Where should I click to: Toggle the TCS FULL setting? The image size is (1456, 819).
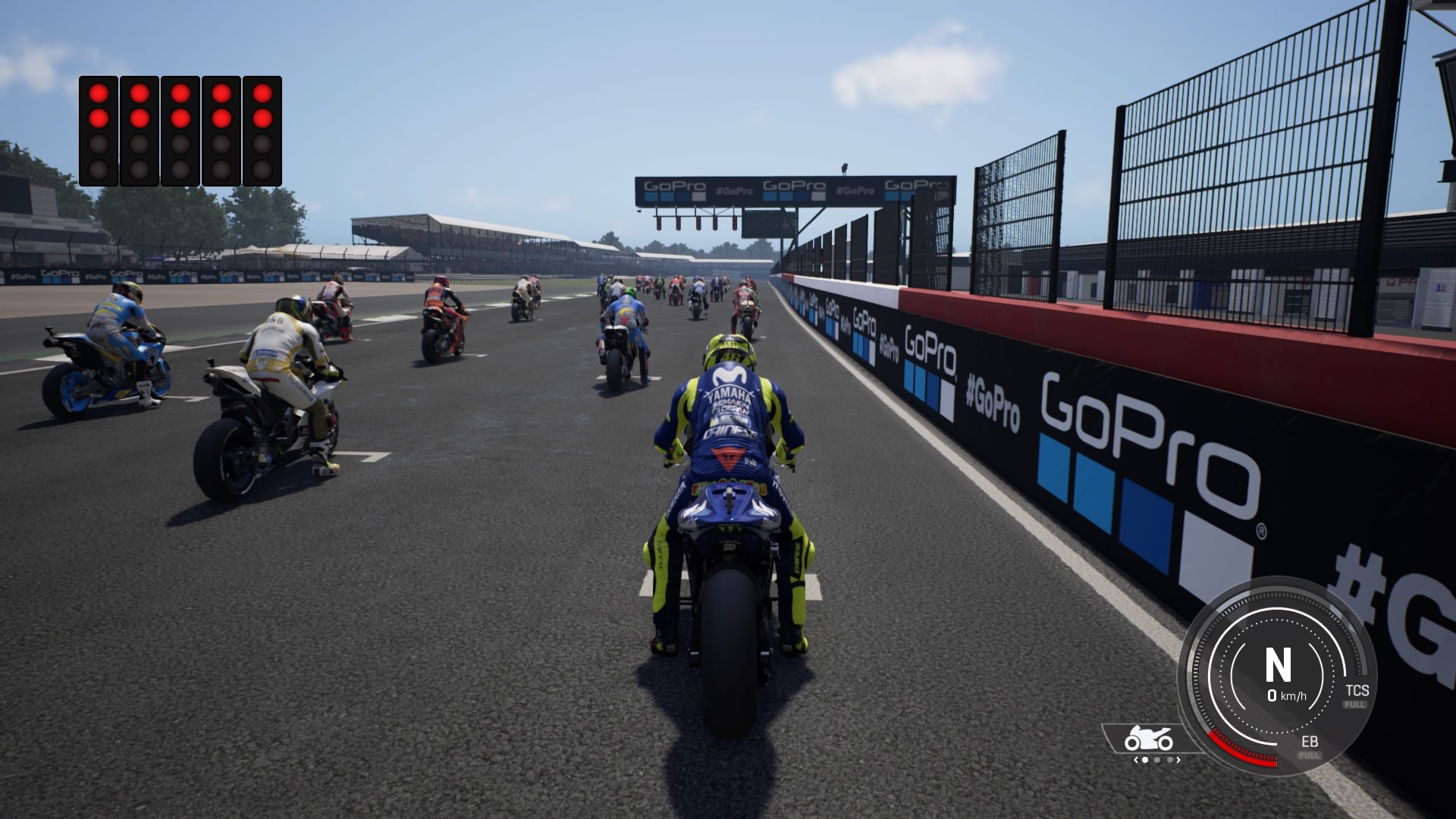click(1355, 704)
